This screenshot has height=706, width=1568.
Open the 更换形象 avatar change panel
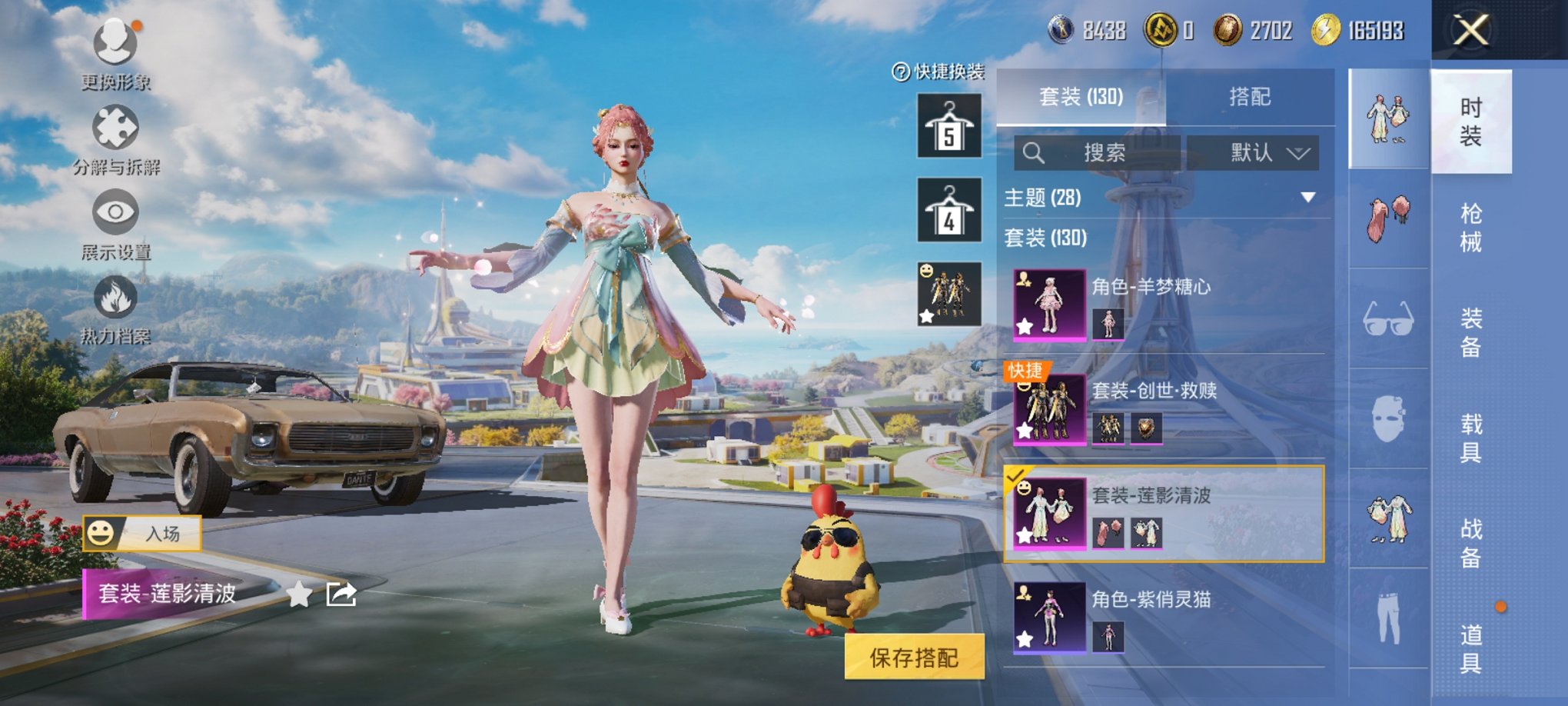113,42
